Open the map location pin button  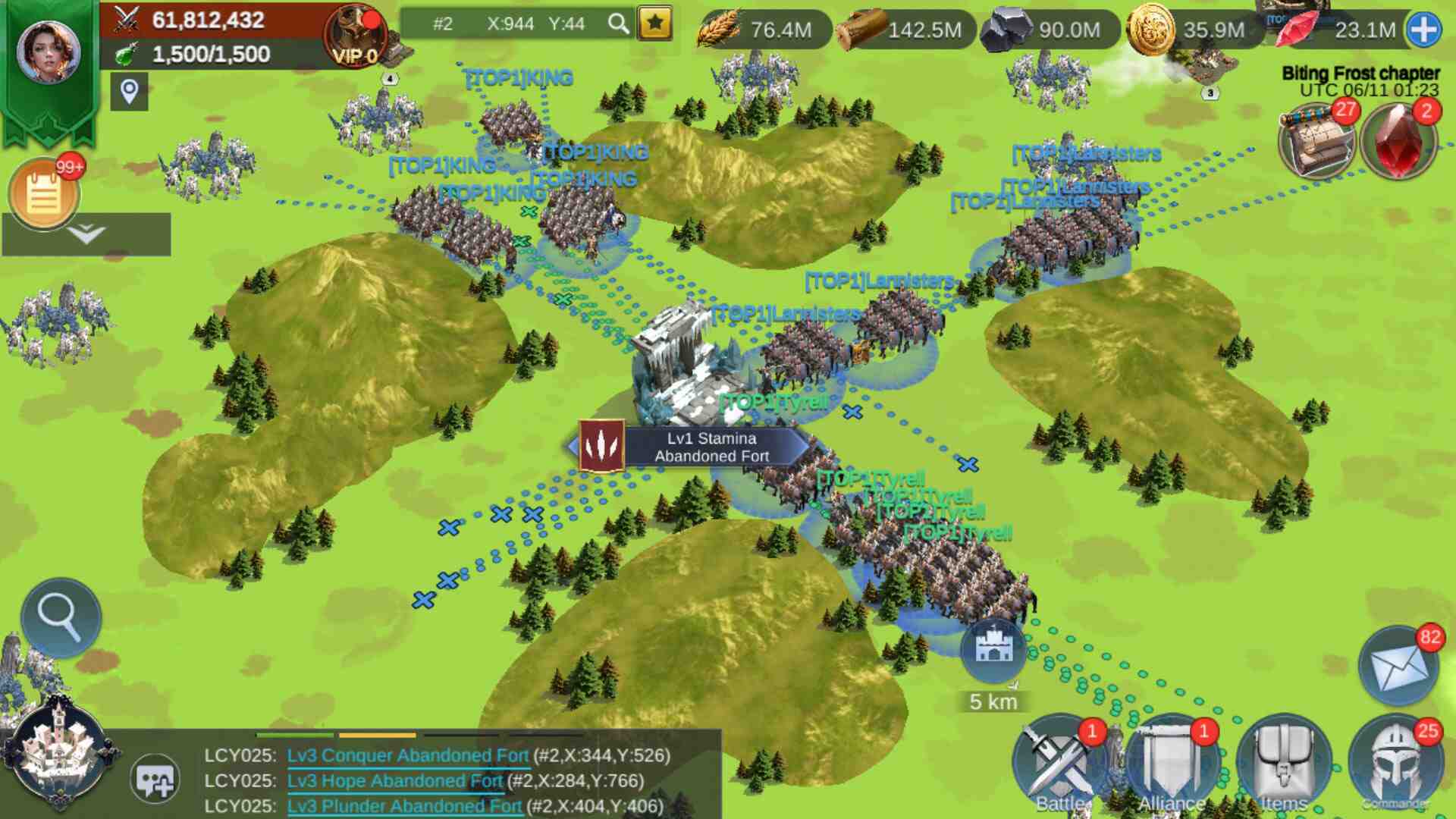(x=129, y=92)
